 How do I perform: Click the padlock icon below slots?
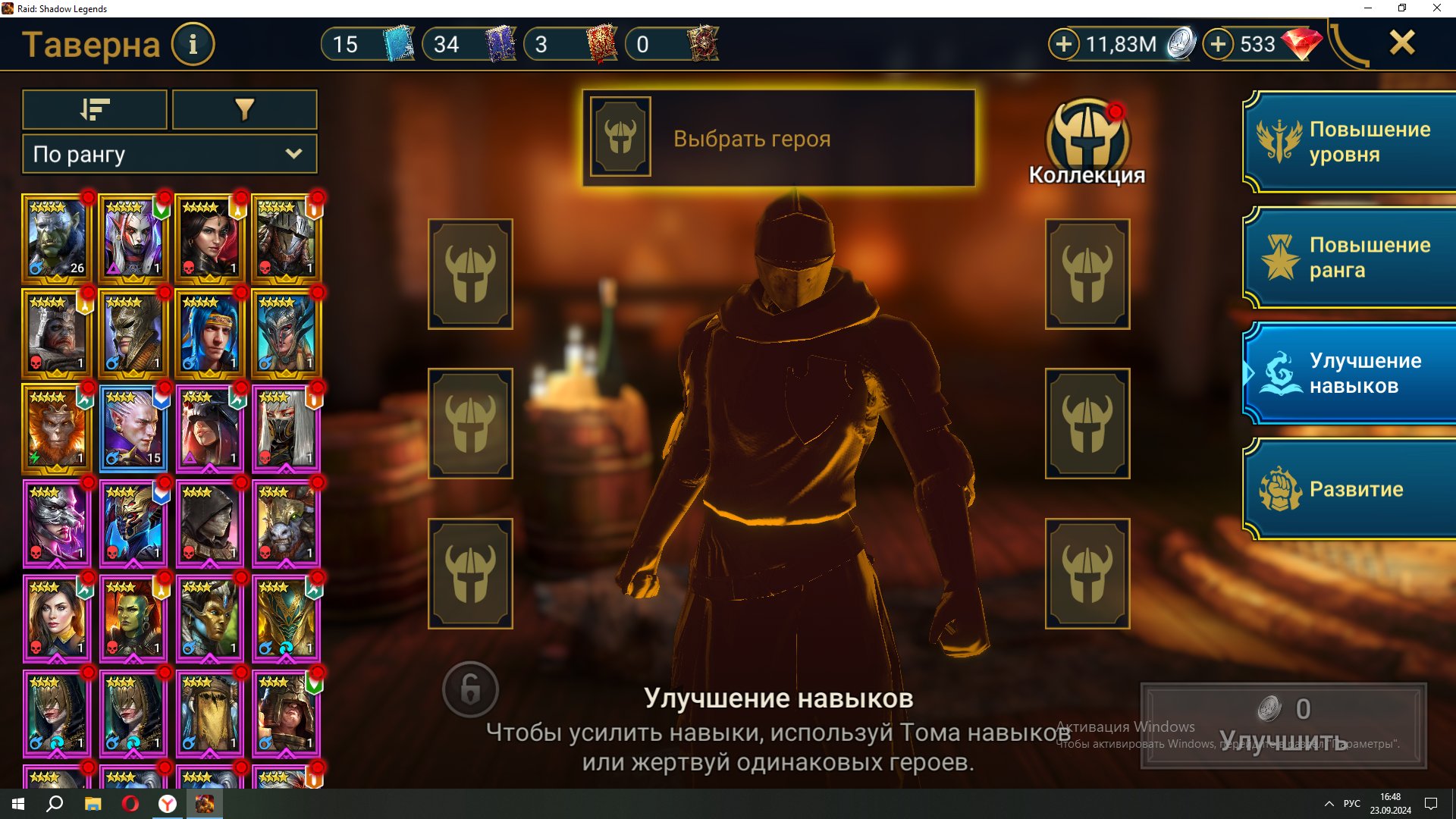470,690
